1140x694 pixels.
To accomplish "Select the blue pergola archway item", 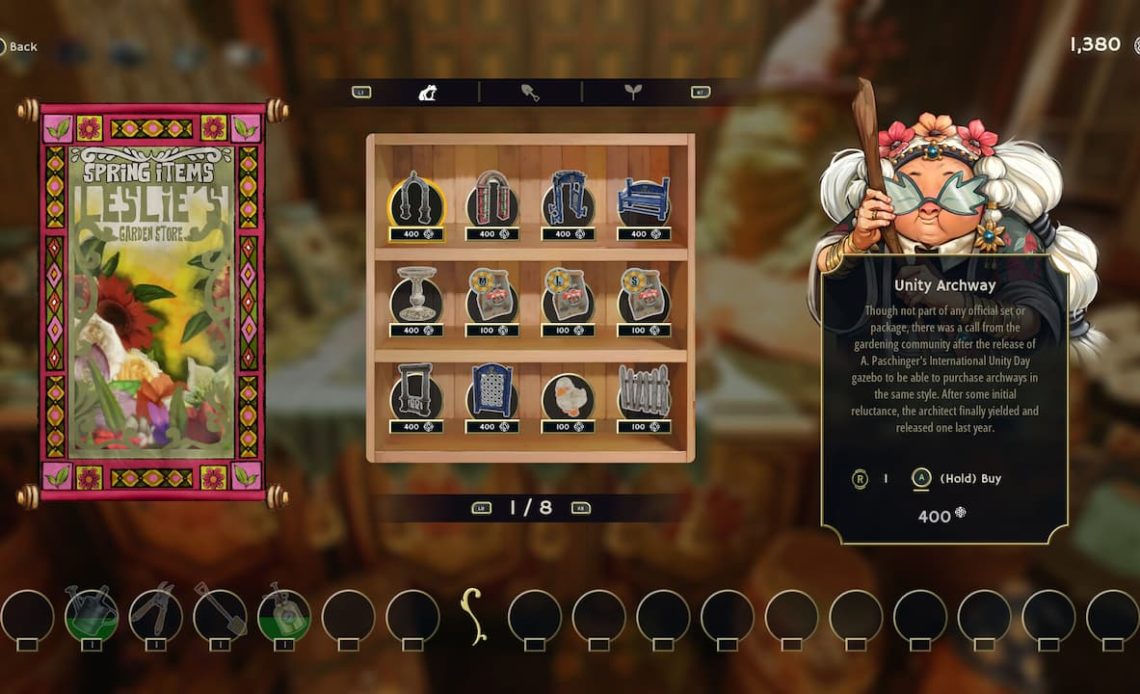I will pos(568,200).
